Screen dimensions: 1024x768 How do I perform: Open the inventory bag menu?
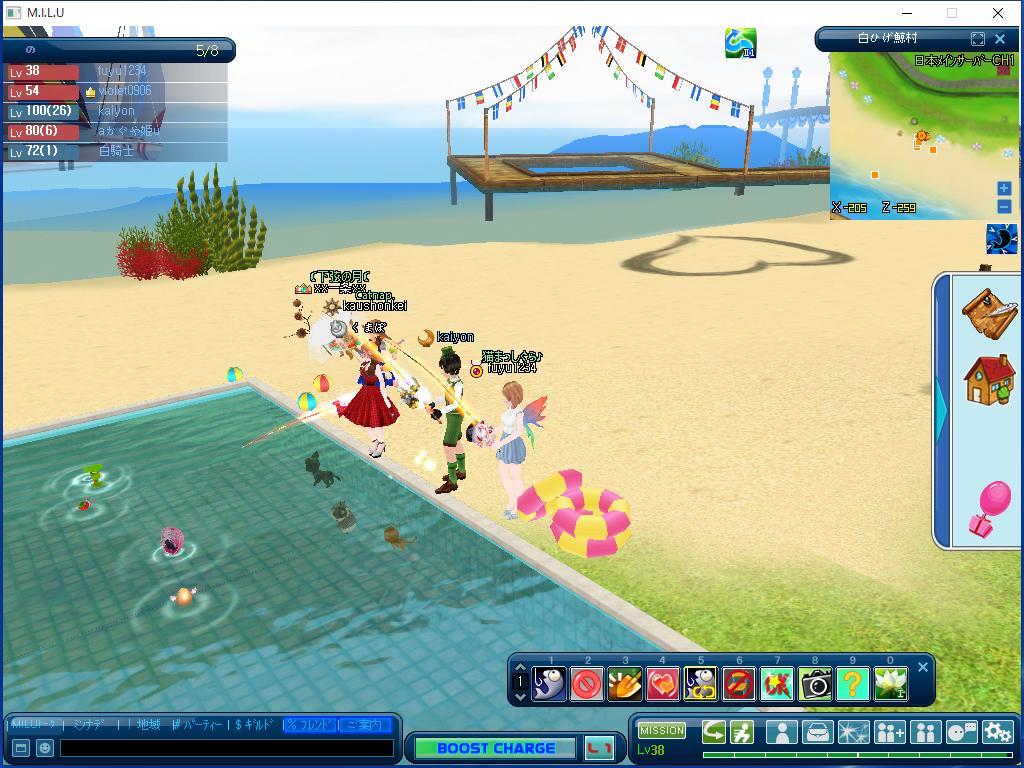tap(817, 732)
